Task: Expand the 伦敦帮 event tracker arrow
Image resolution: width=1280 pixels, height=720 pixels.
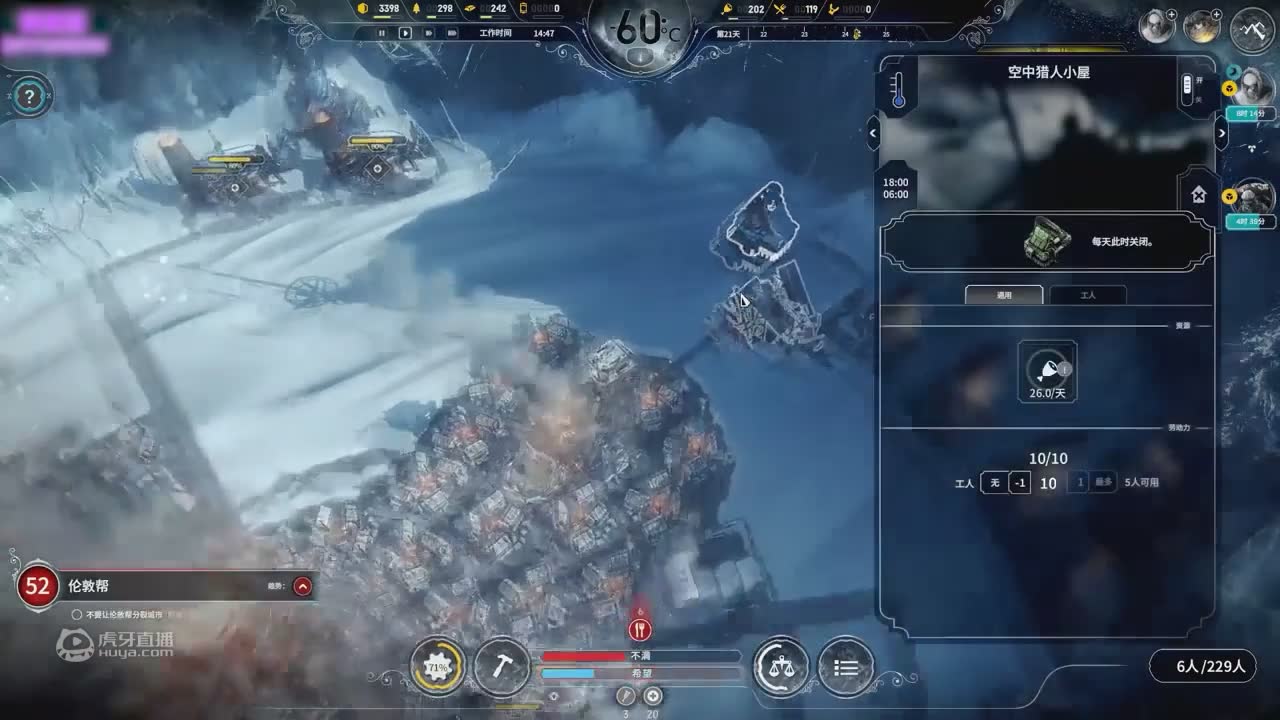Action: click(302, 587)
